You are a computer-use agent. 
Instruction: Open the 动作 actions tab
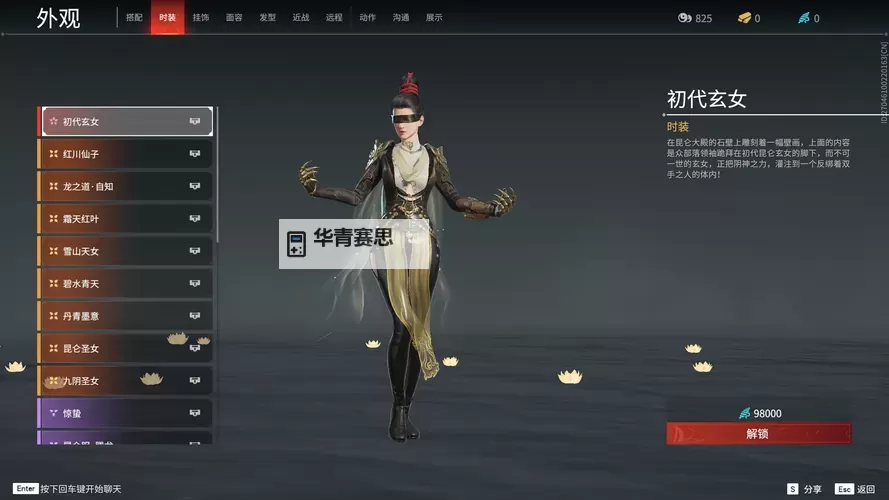367,18
